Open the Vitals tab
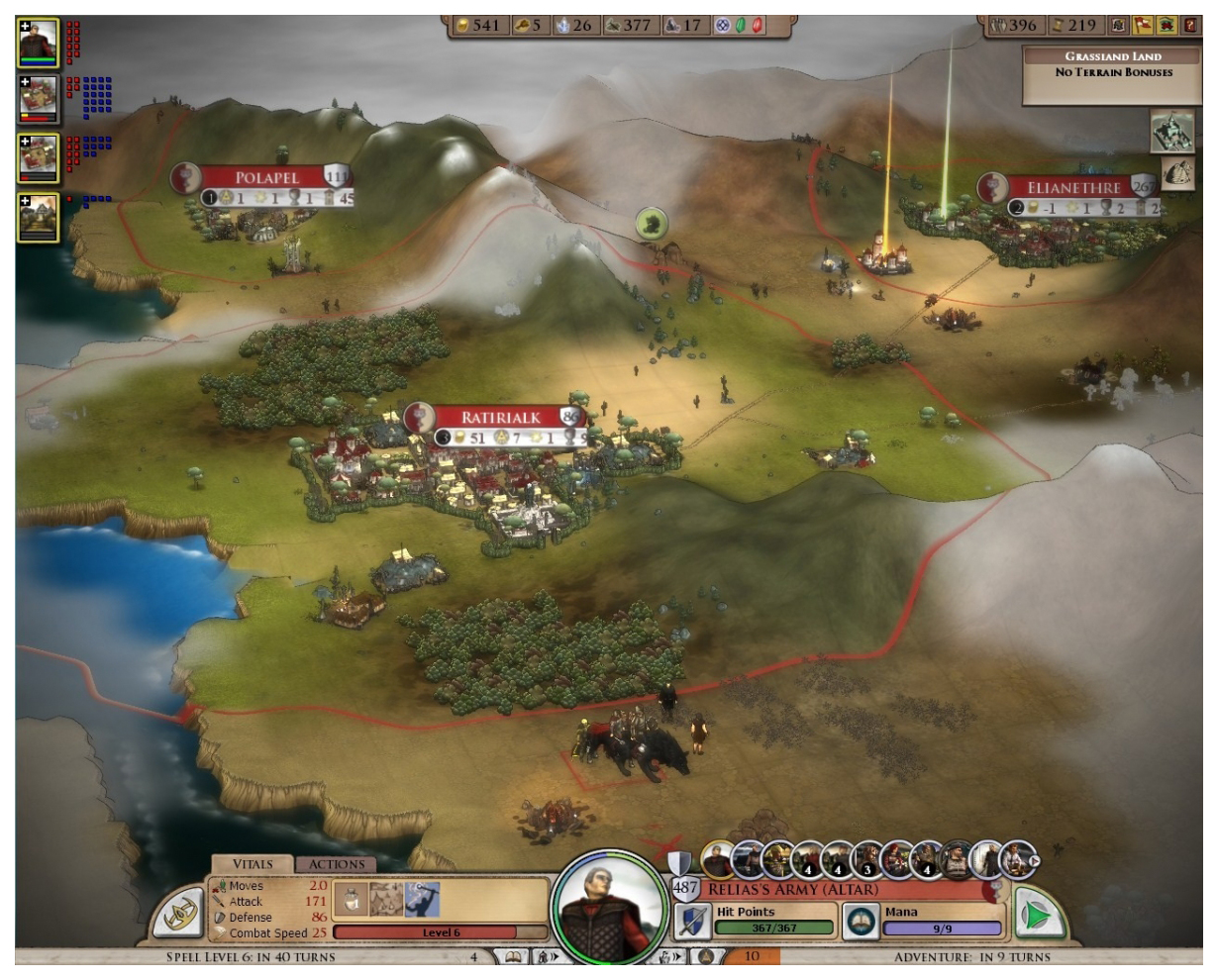 pyautogui.click(x=252, y=864)
